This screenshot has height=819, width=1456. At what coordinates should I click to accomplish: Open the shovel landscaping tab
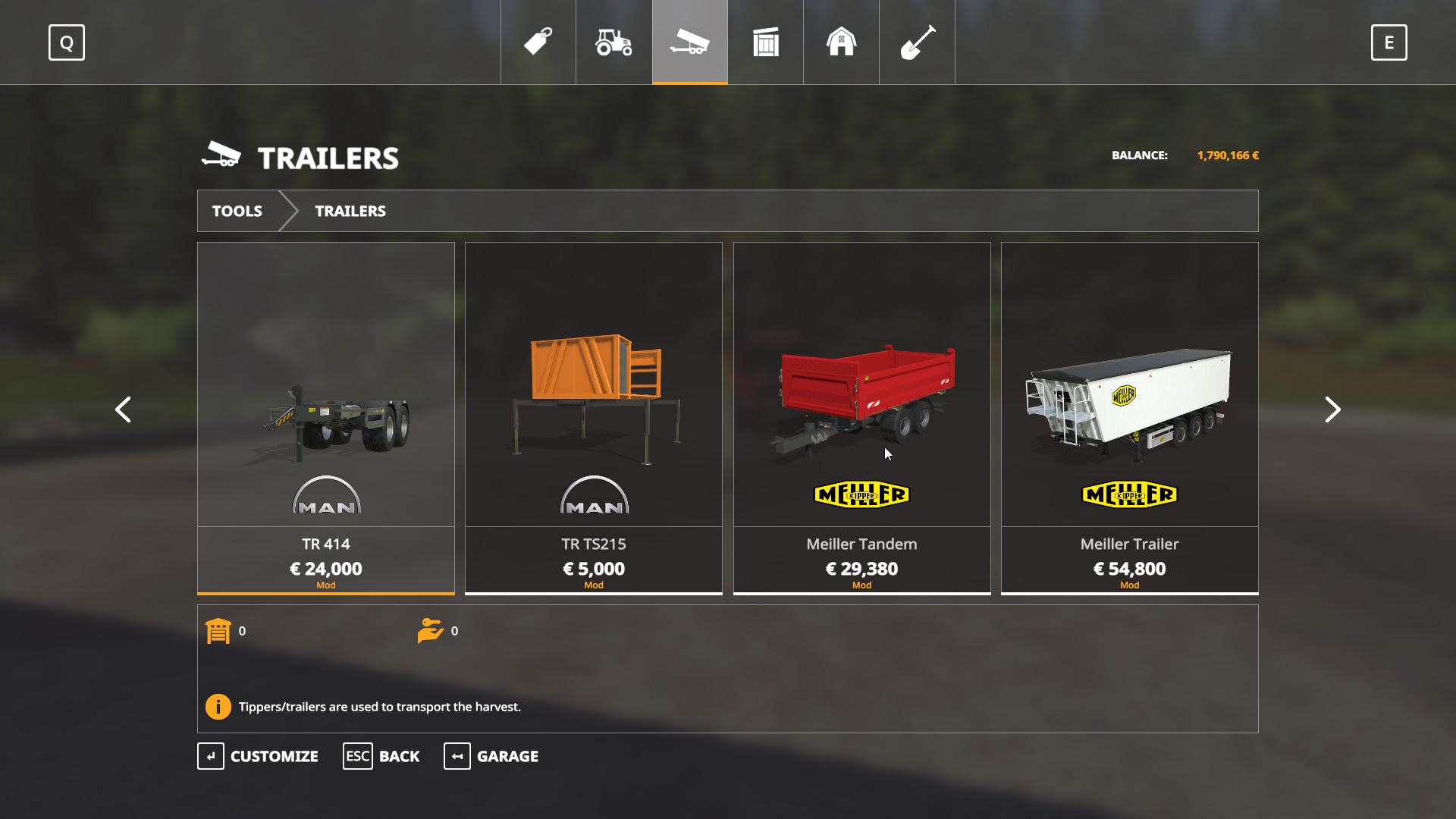click(917, 42)
